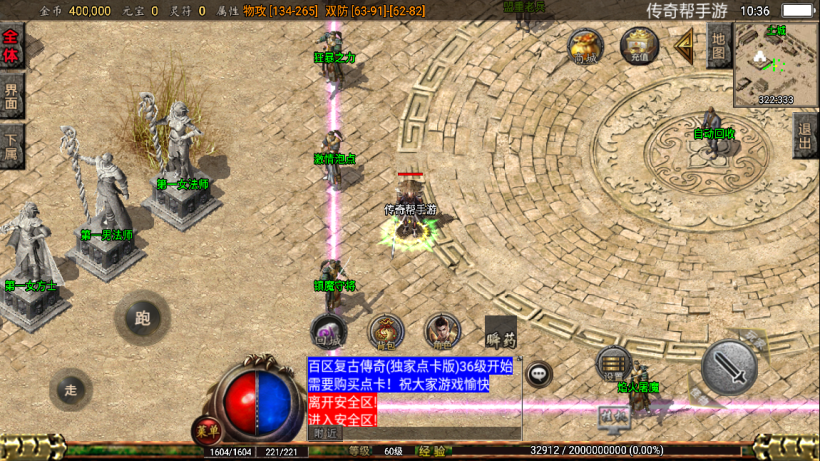Switch to the 下属 tab

point(11,147)
